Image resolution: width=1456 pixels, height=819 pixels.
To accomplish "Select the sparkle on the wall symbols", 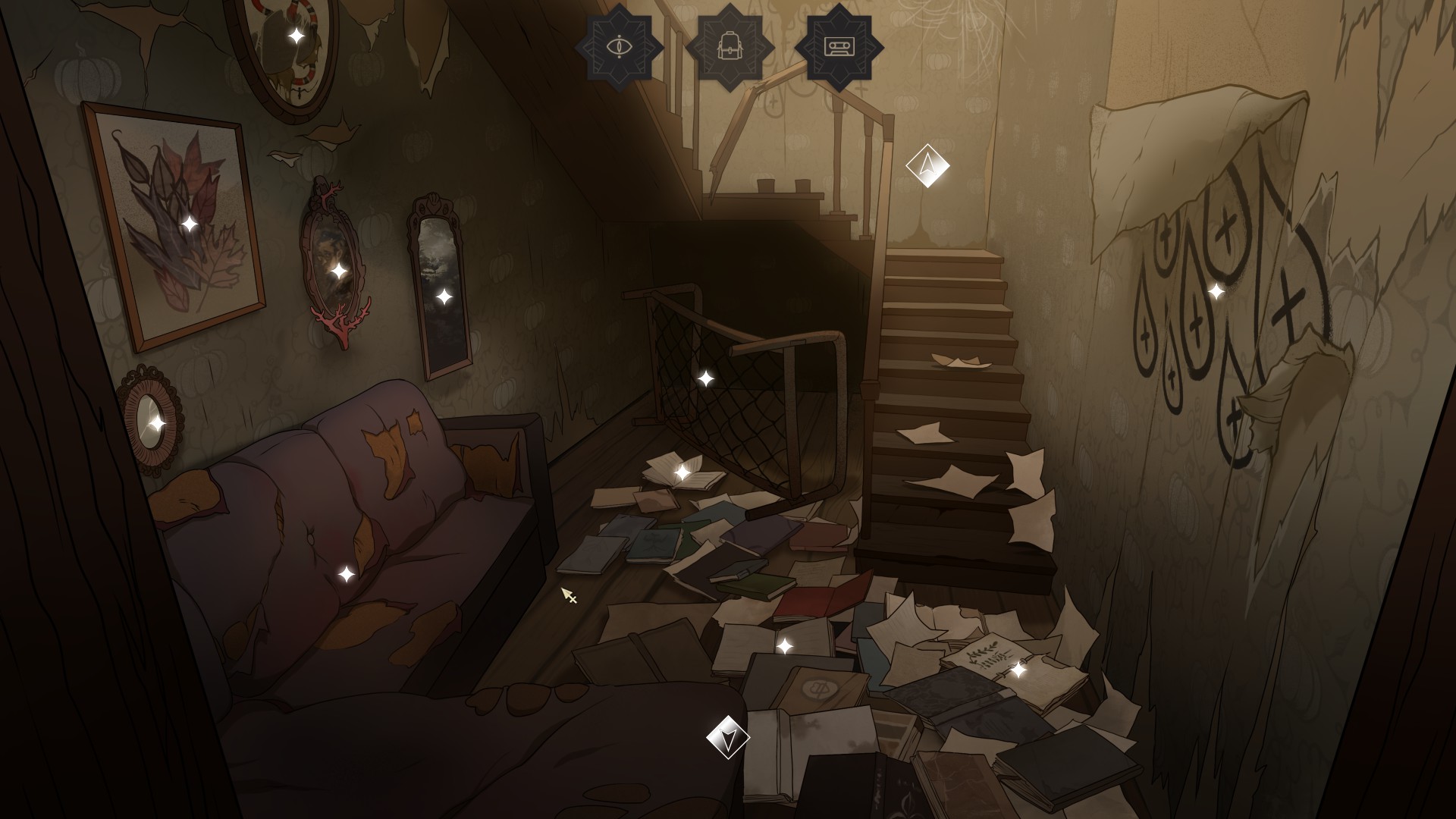I will [x=1216, y=291].
